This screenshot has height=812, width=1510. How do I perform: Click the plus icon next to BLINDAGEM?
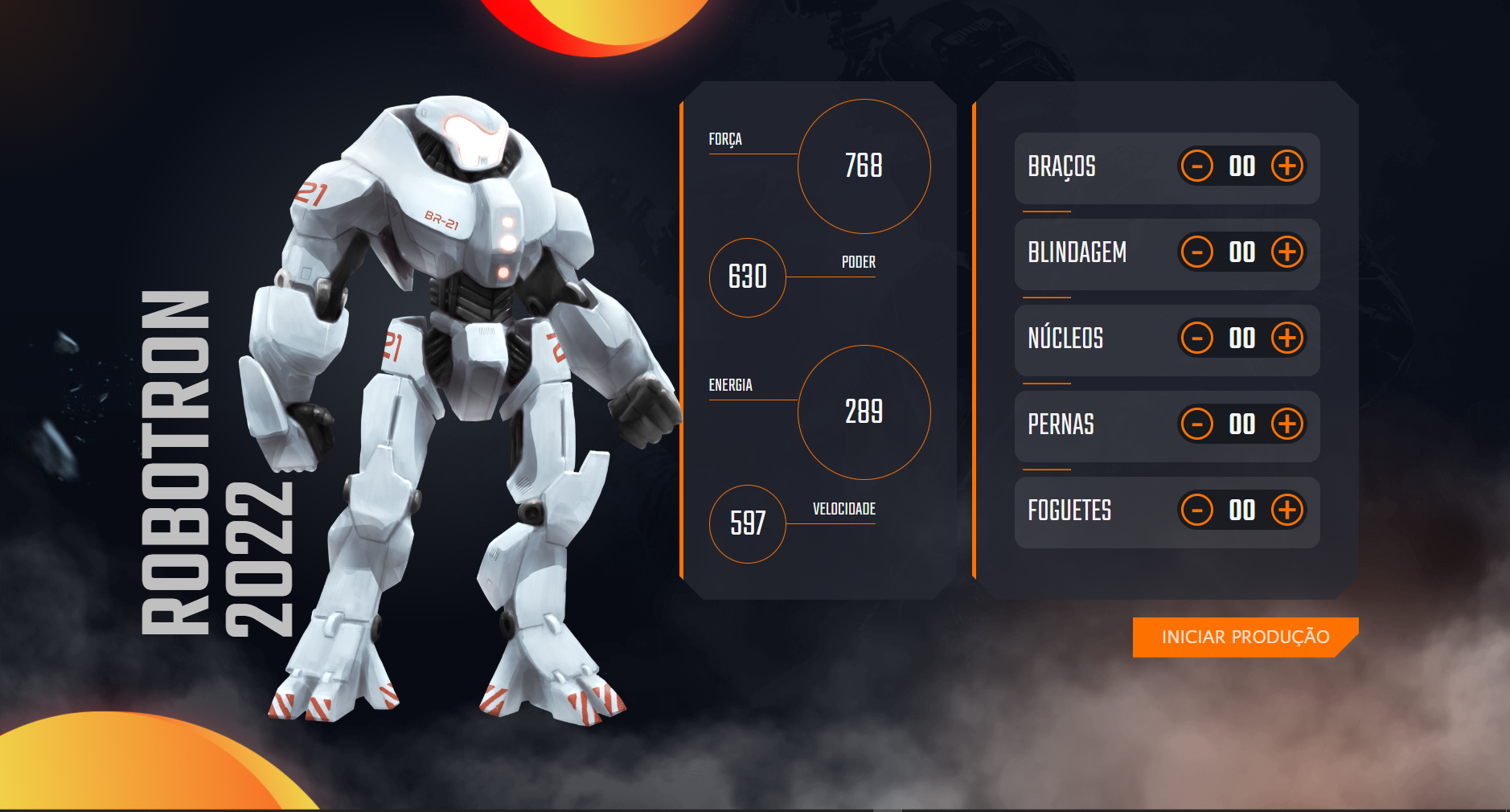[x=1288, y=252]
